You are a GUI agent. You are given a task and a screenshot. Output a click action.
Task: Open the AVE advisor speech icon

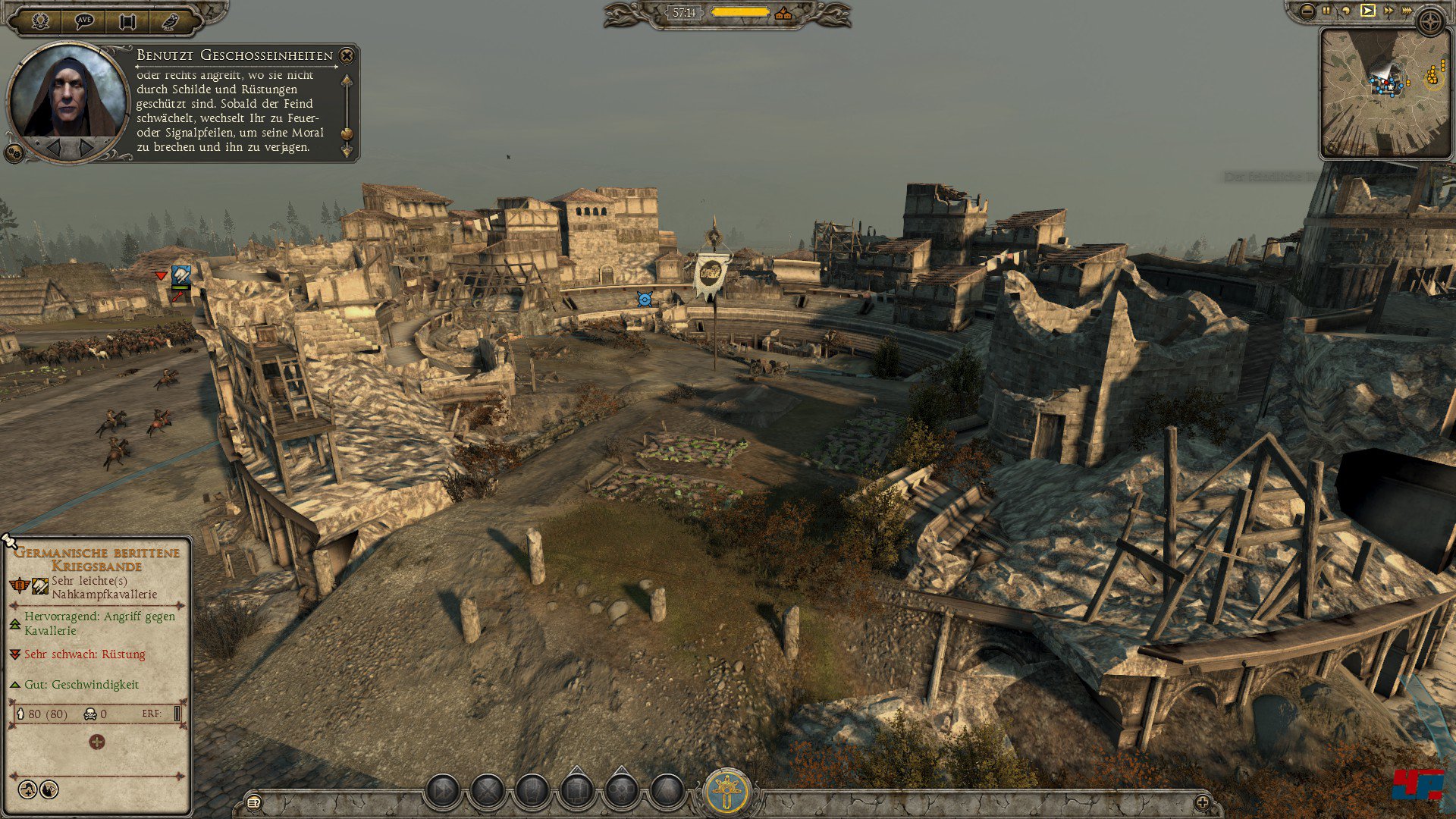click(83, 20)
